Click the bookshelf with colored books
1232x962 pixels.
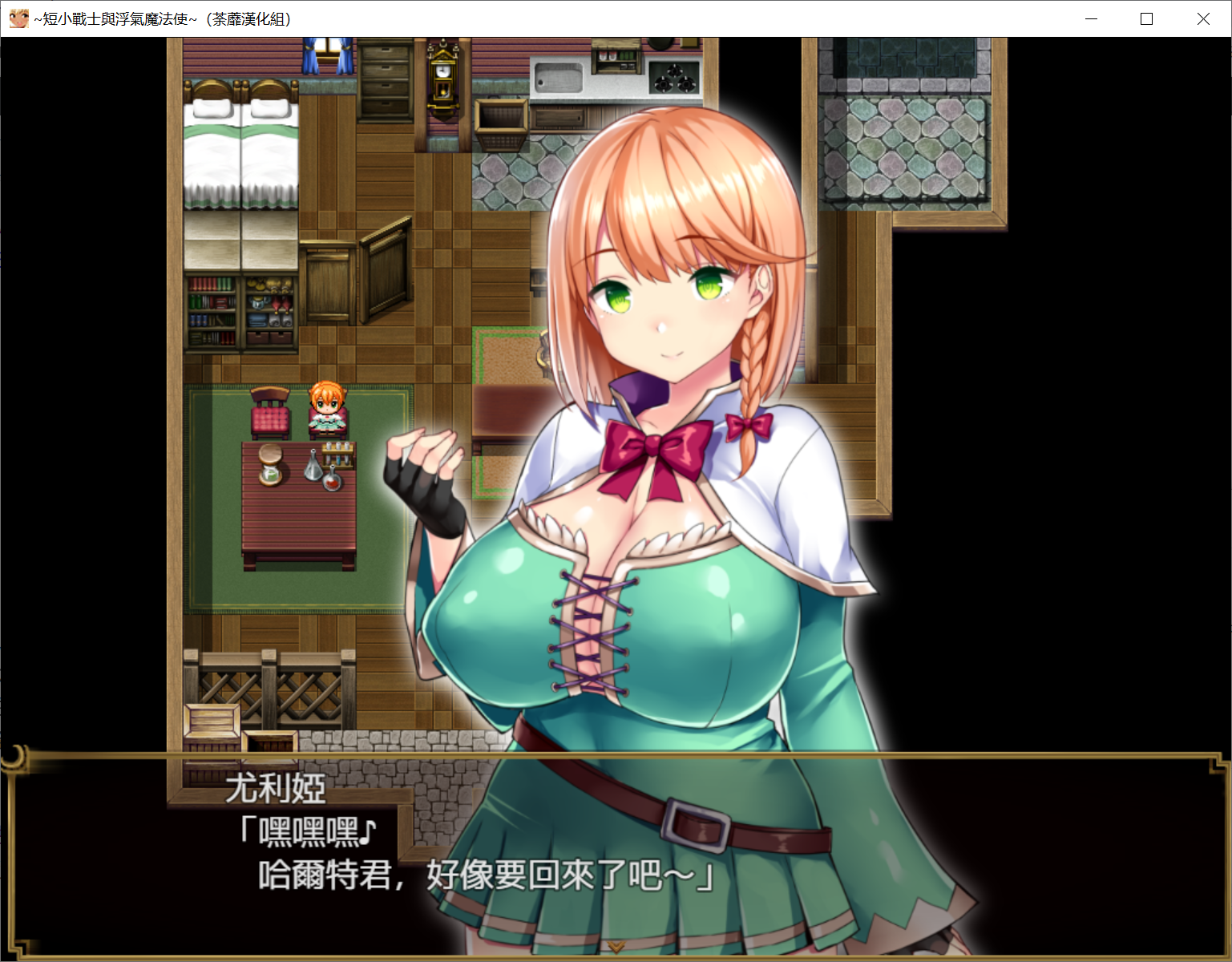click(x=212, y=313)
